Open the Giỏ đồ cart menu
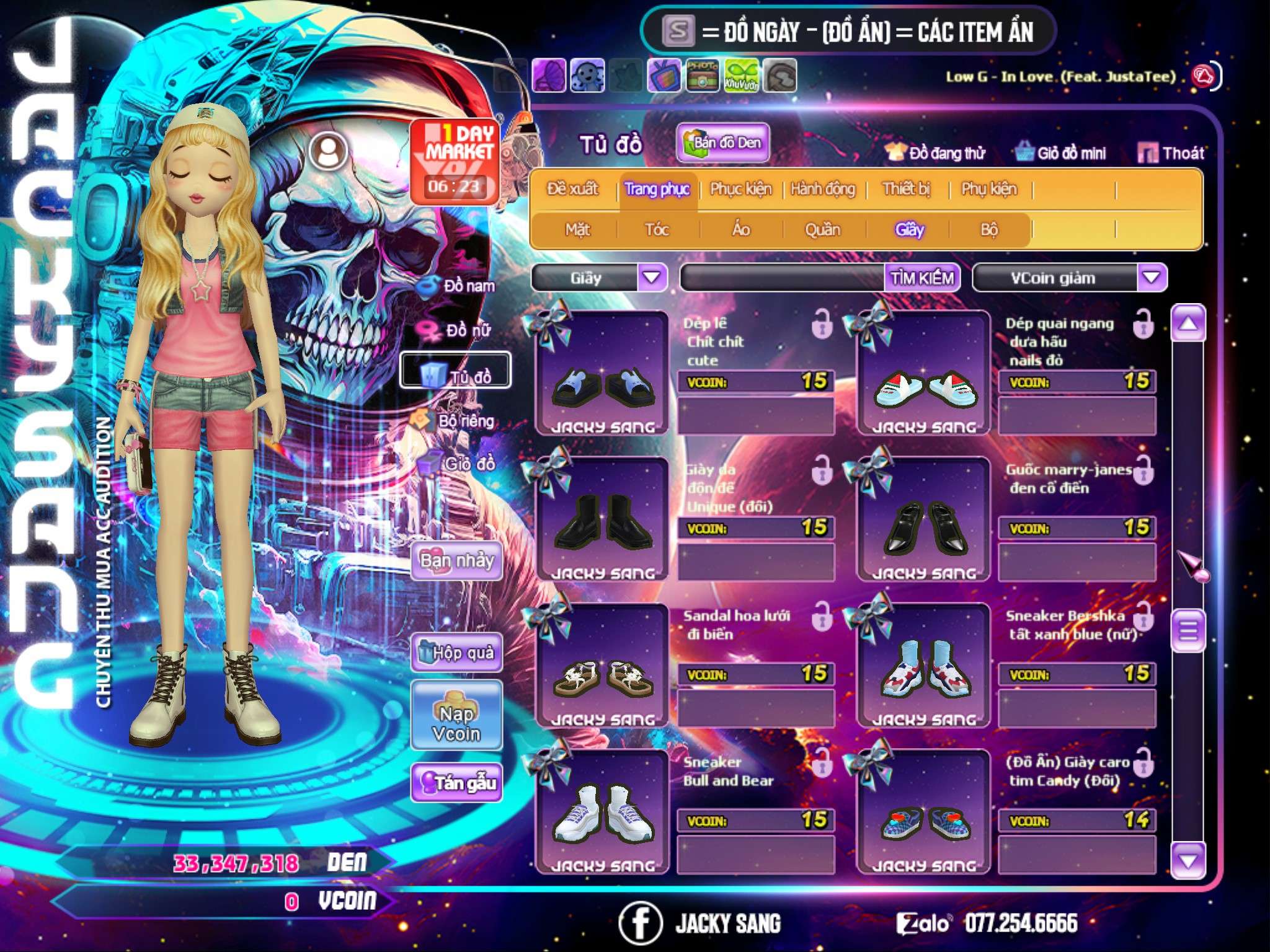 [458, 464]
